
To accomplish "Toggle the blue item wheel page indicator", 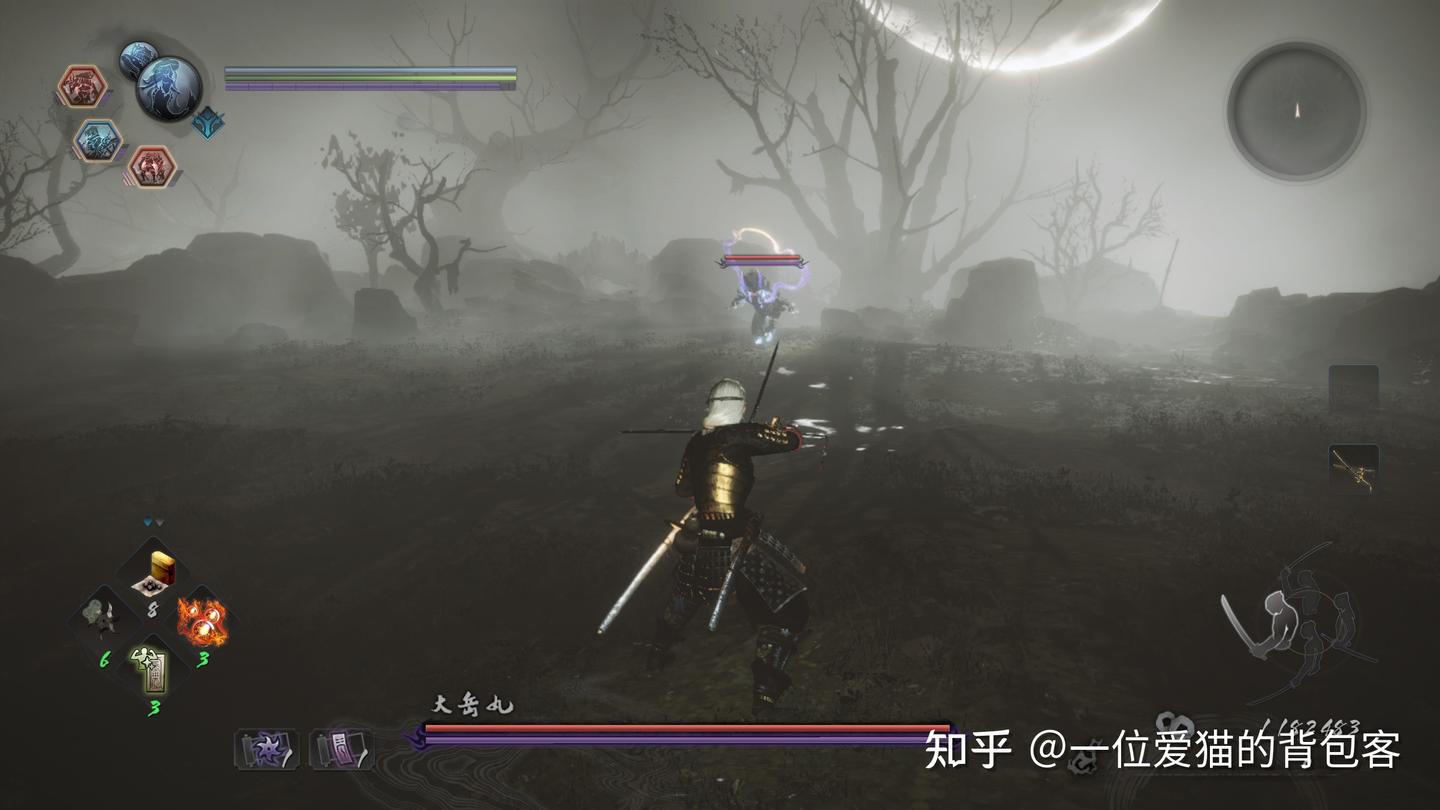I will (148, 518).
